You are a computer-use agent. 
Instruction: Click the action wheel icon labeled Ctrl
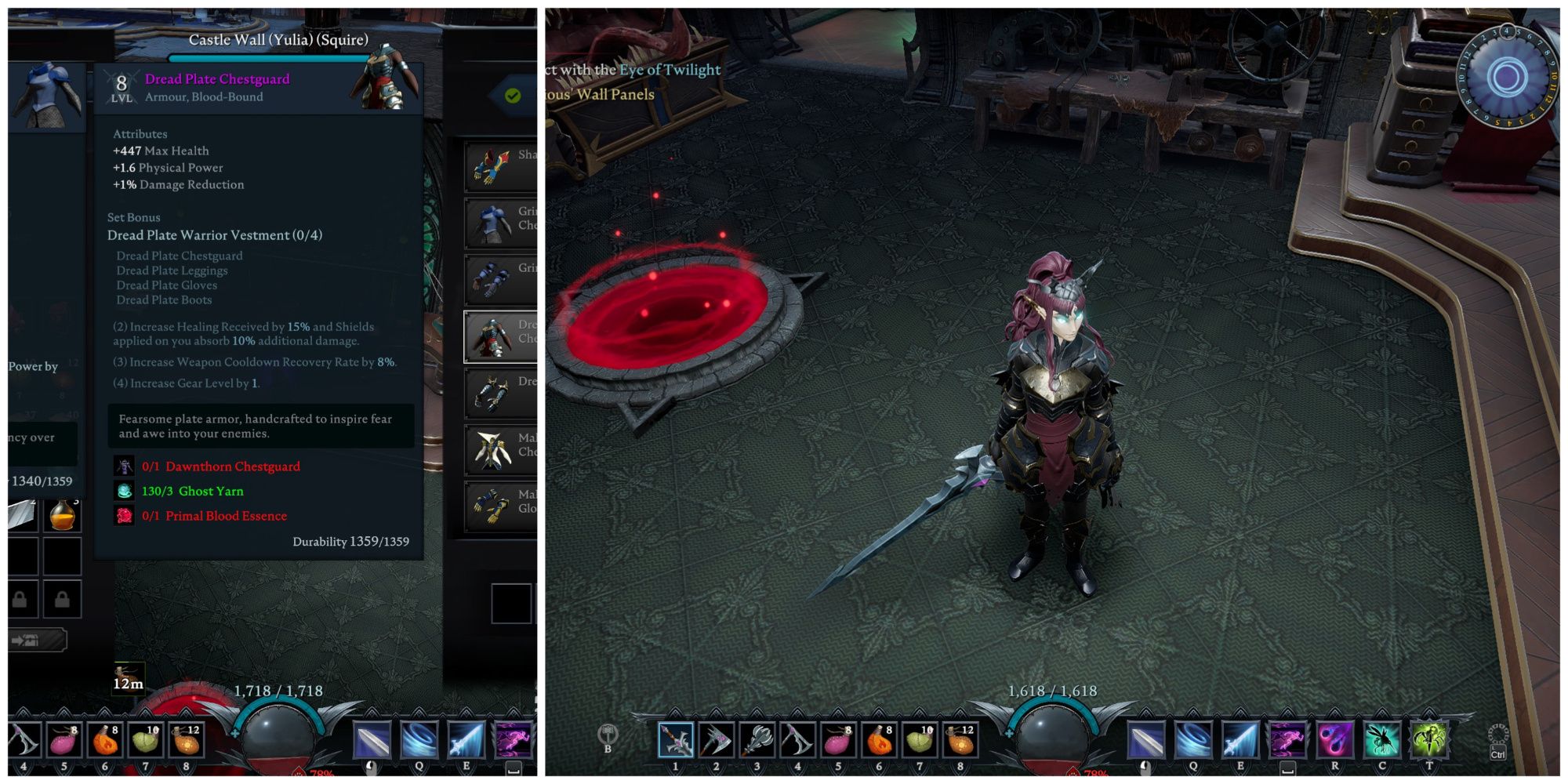1497,742
